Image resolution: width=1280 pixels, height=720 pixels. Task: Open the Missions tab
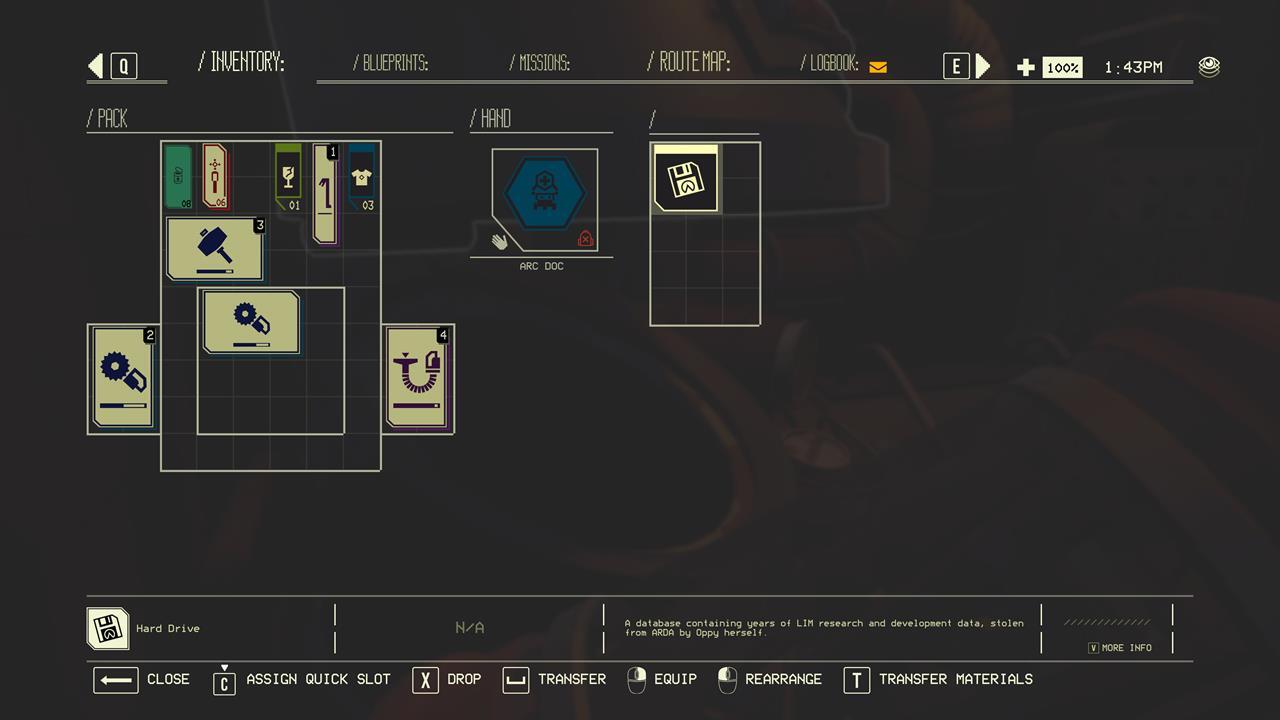click(x=539, y=64)
